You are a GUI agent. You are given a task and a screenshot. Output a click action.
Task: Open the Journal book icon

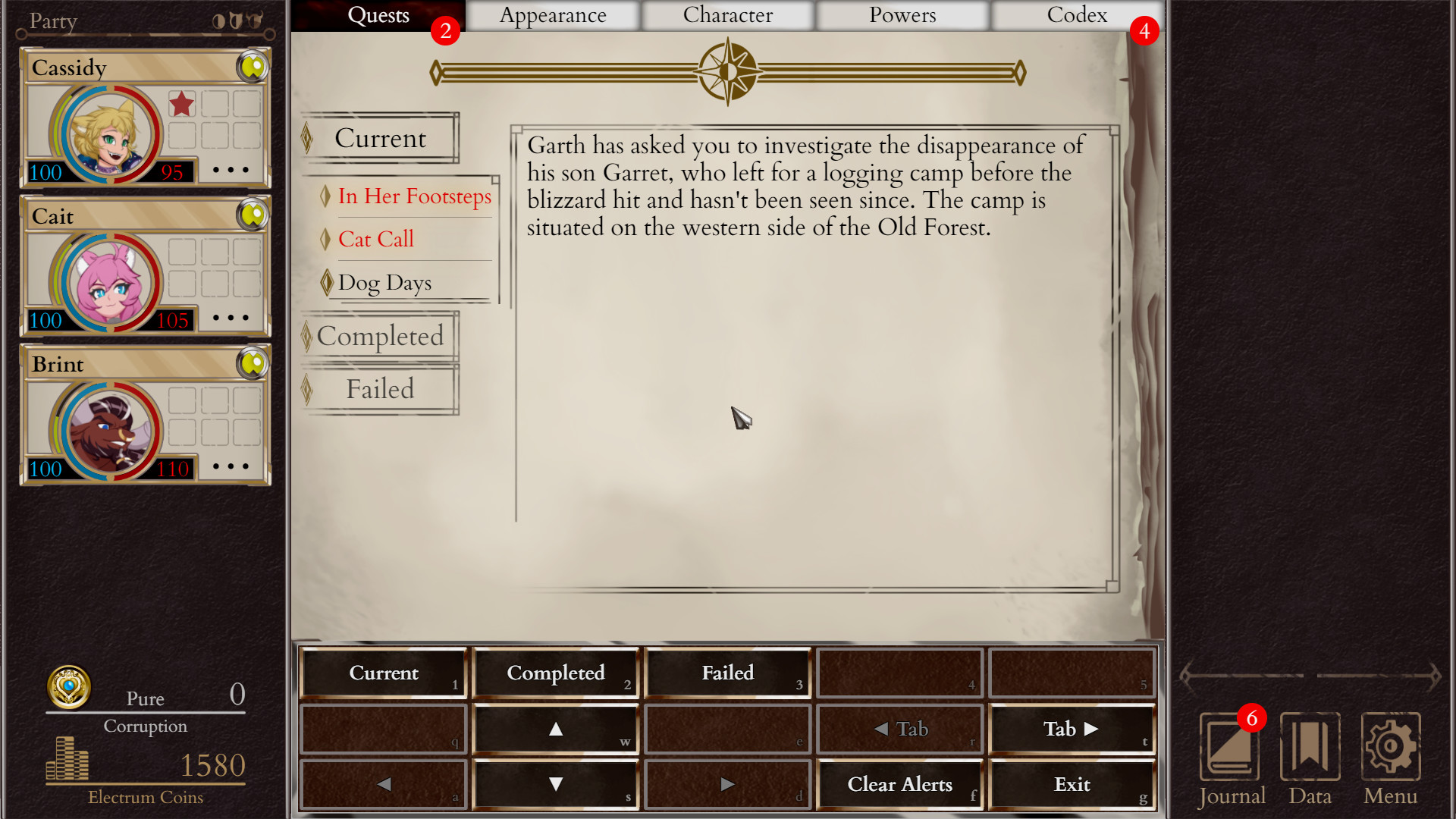(1229, 748)
